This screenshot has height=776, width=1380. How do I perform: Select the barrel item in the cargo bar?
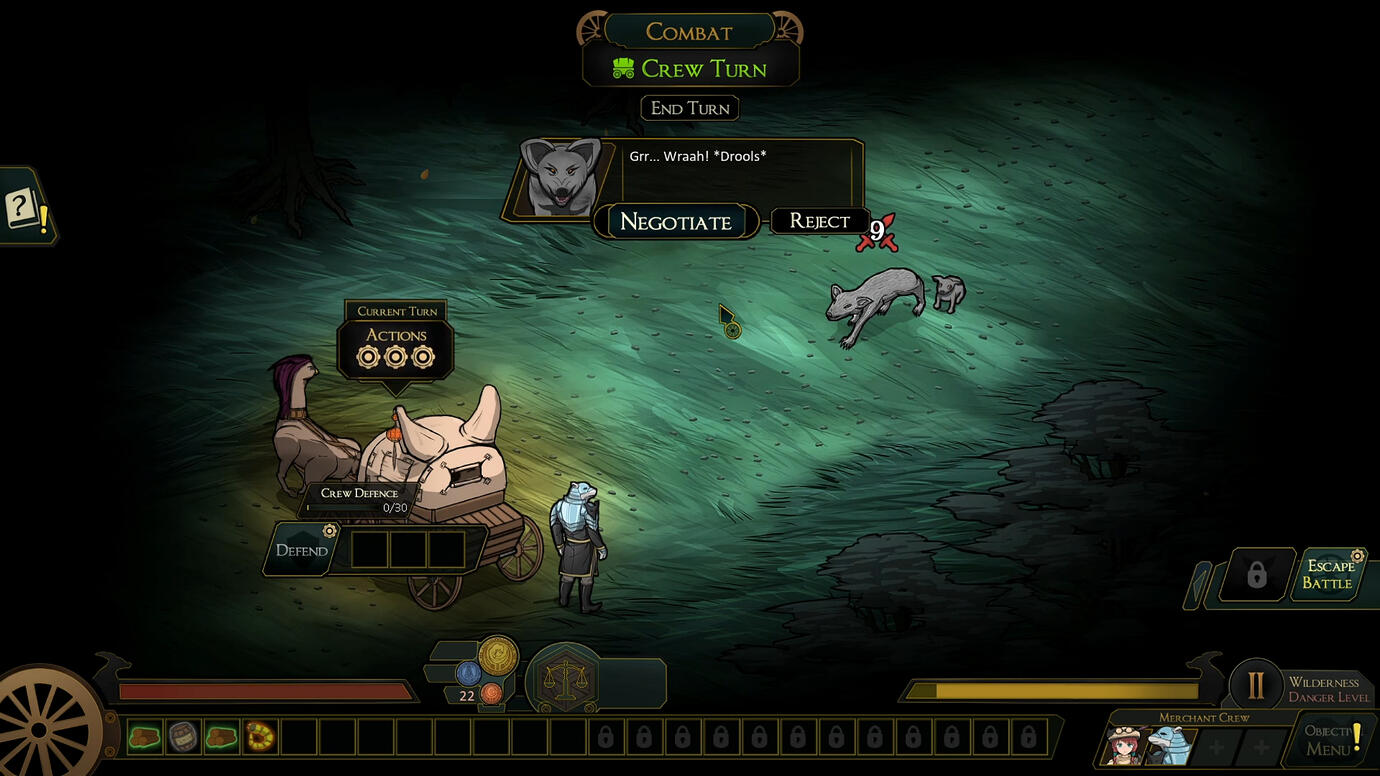pos(183,738)
